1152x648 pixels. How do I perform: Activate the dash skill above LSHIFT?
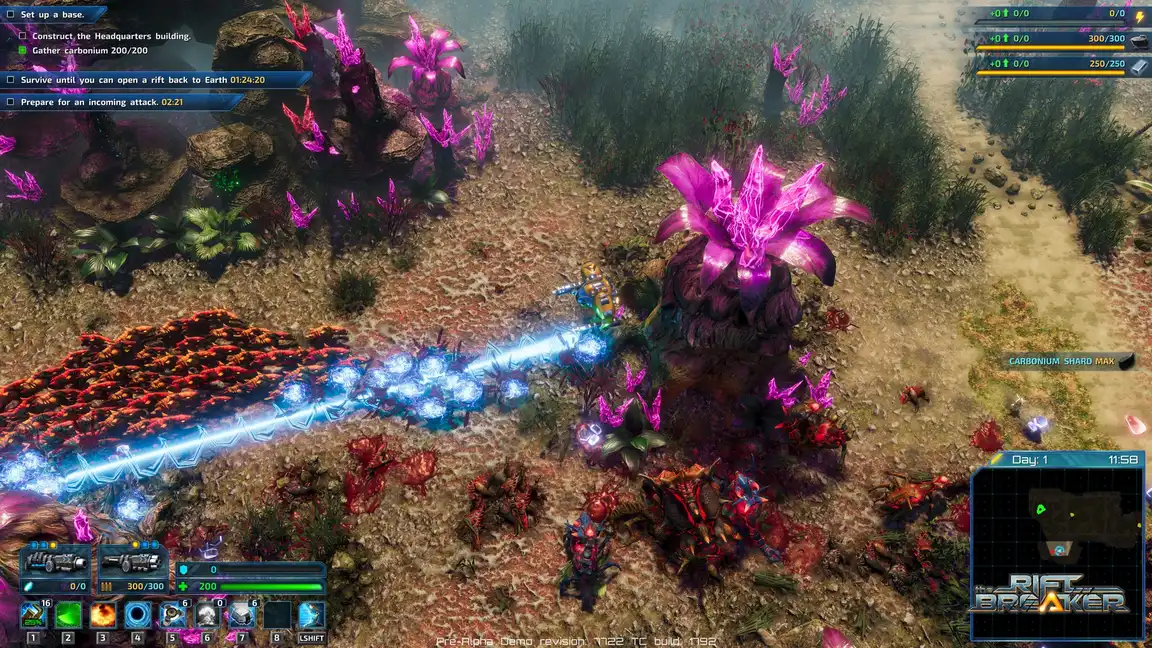point(311,614)
